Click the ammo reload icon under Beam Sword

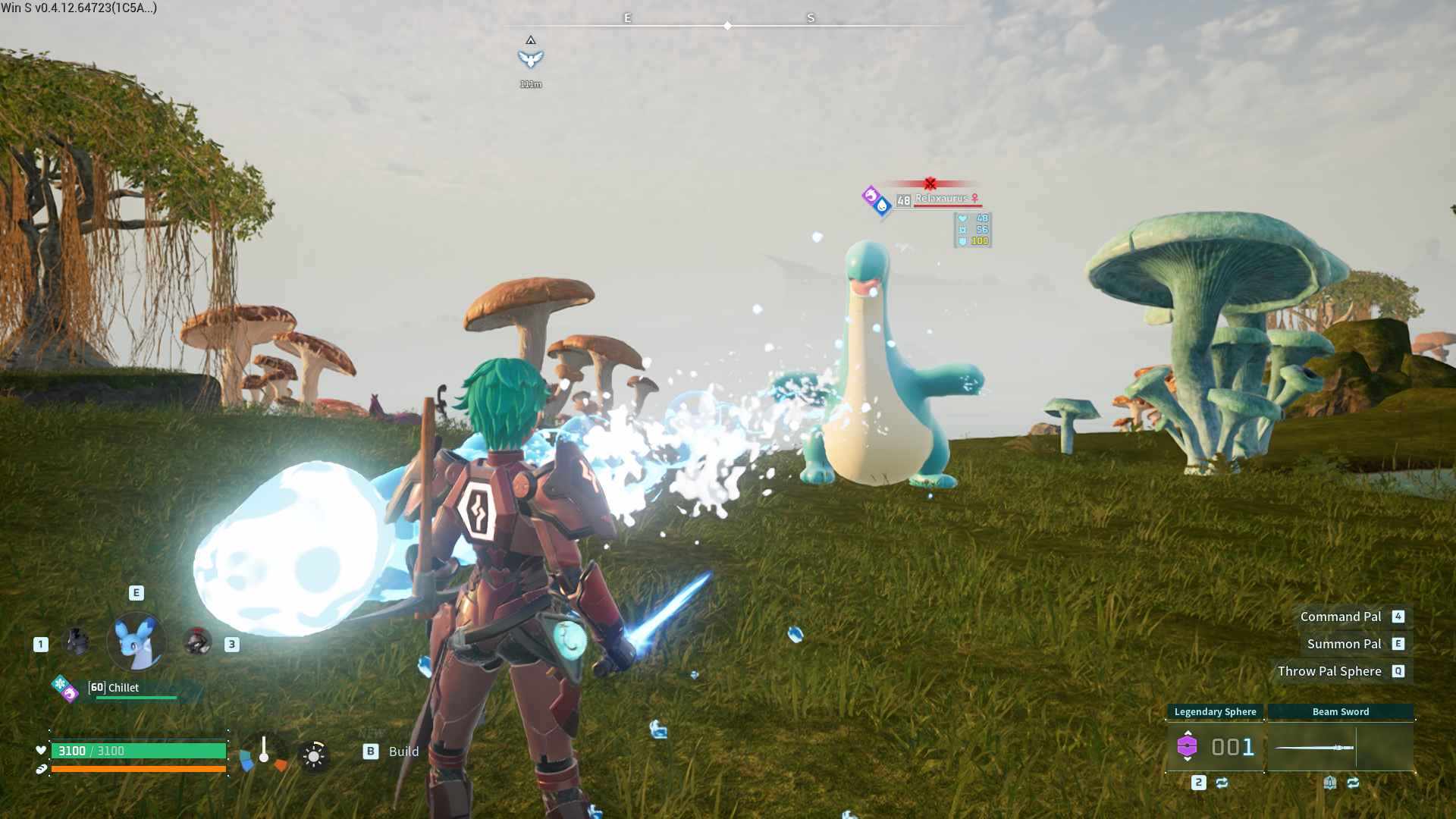pos(1331,783)
